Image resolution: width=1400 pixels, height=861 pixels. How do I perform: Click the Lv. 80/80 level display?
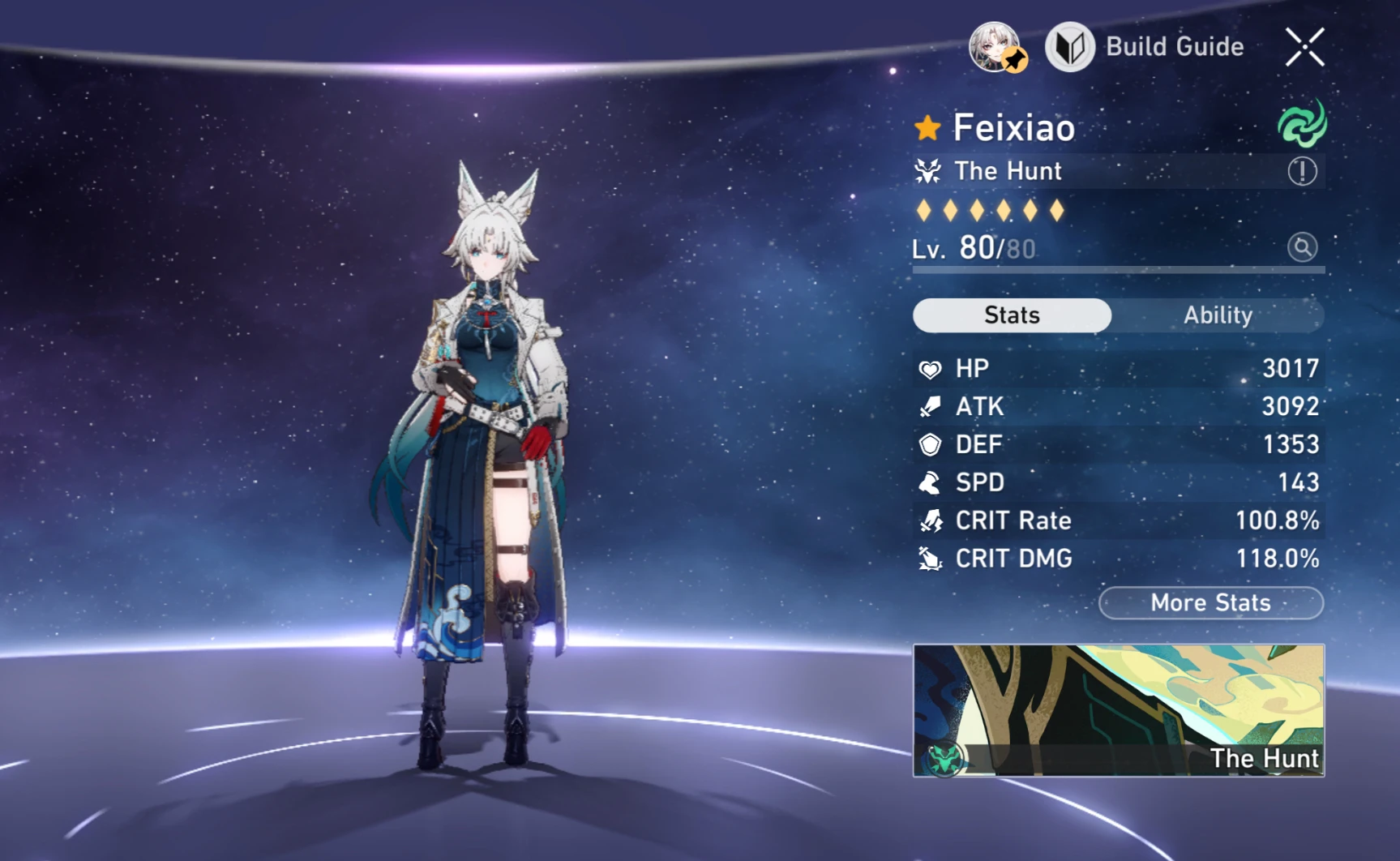973,247
